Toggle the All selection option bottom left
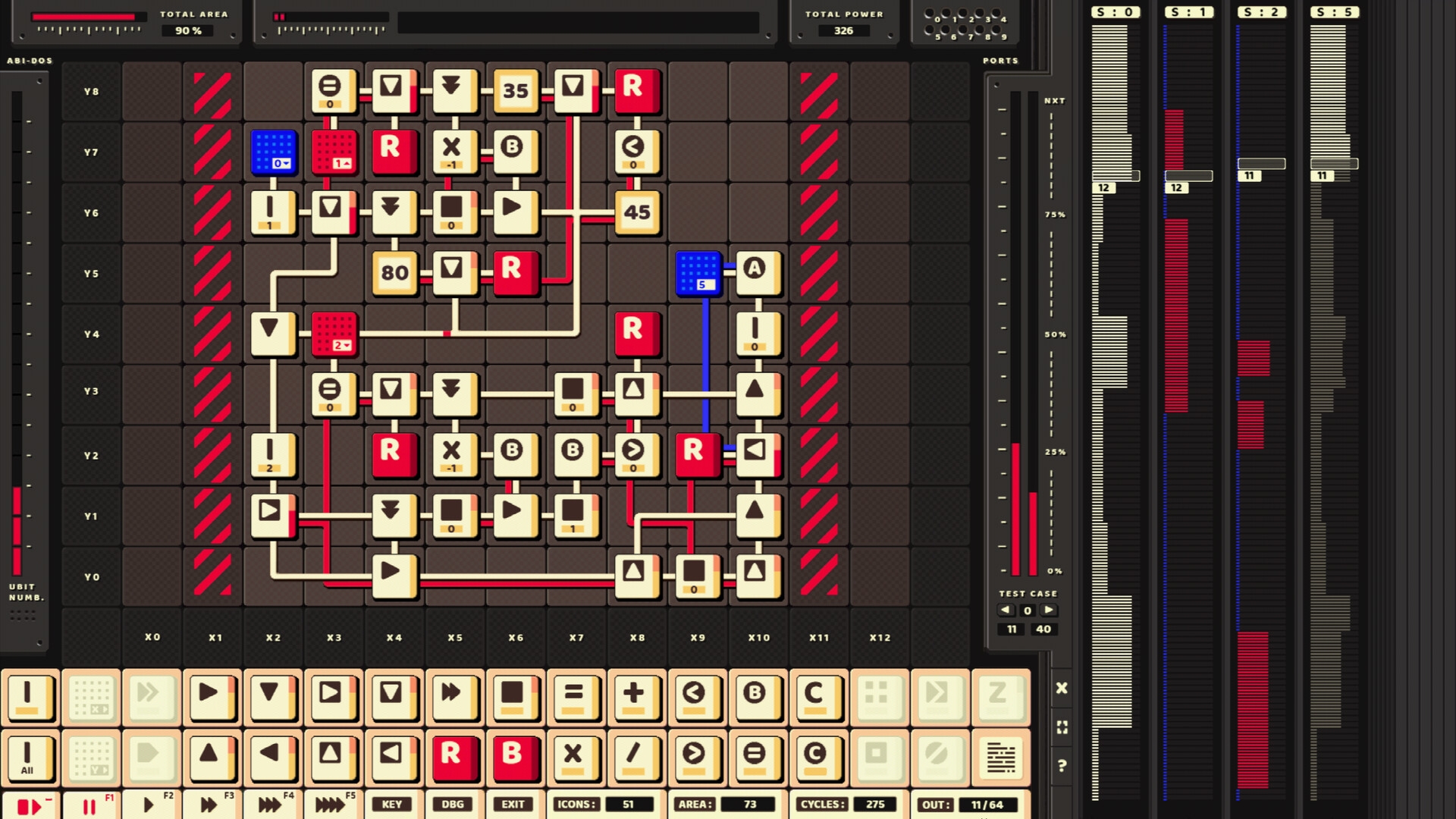The height and width of the screenshot is (819, 1456). click(29, 758)
